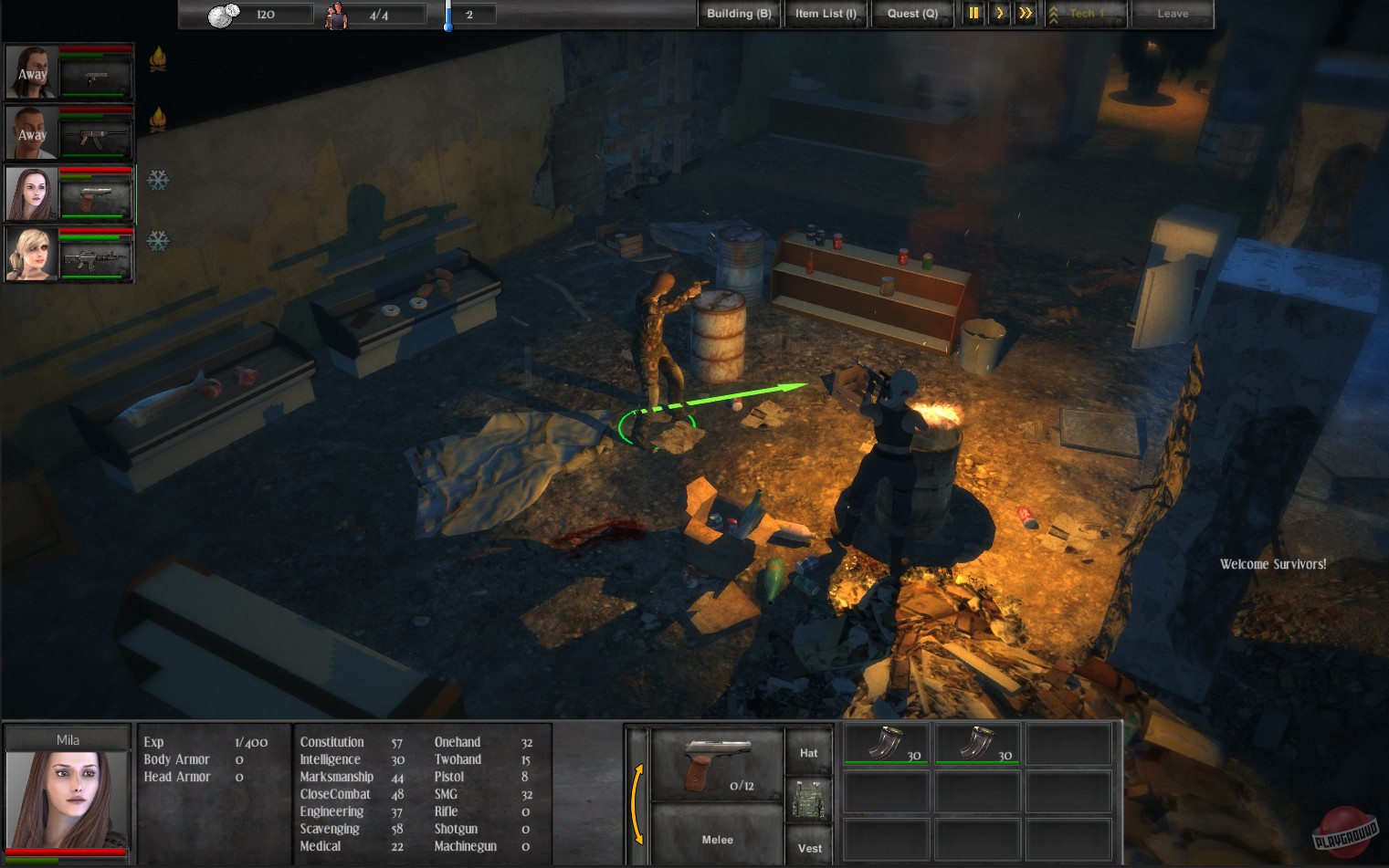
Task: Open the Quest log
Action: [x=911, y=14]
